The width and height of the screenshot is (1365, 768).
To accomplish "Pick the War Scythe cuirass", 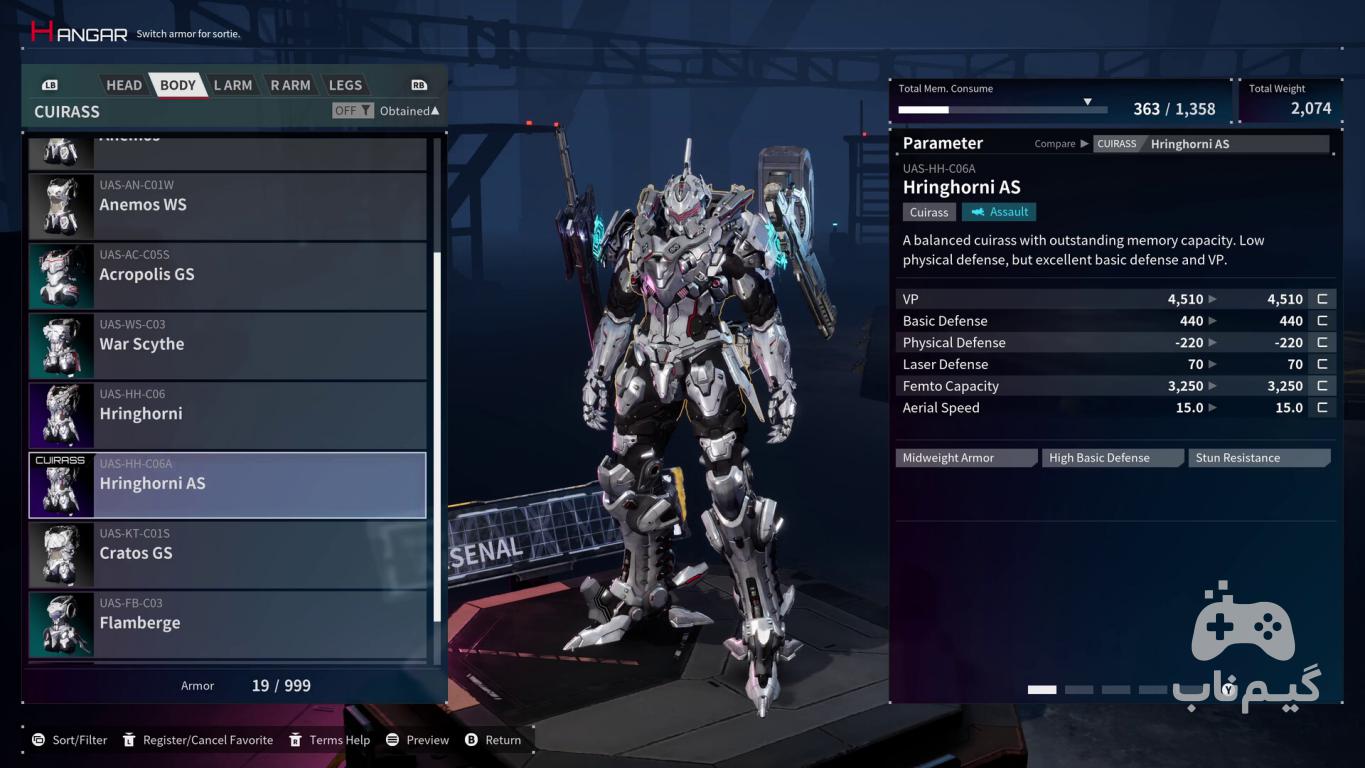I will click(x=228, y=345).
